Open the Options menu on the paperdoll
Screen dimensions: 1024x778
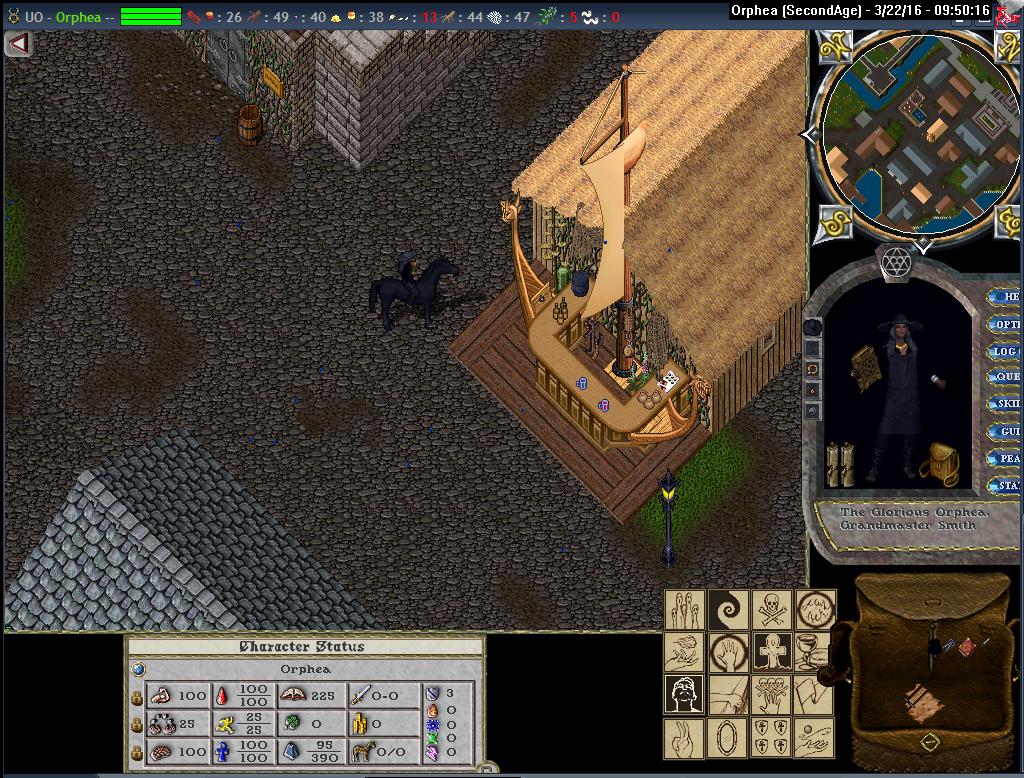pyautogui.click(x=1005, y=324)
